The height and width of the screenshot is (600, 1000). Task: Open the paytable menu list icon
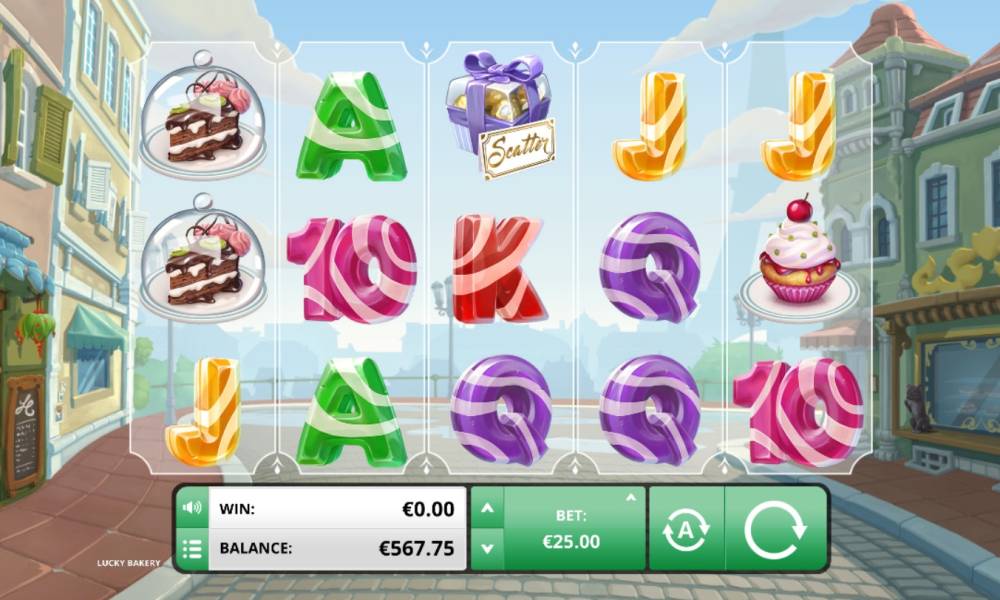[192, 548]
